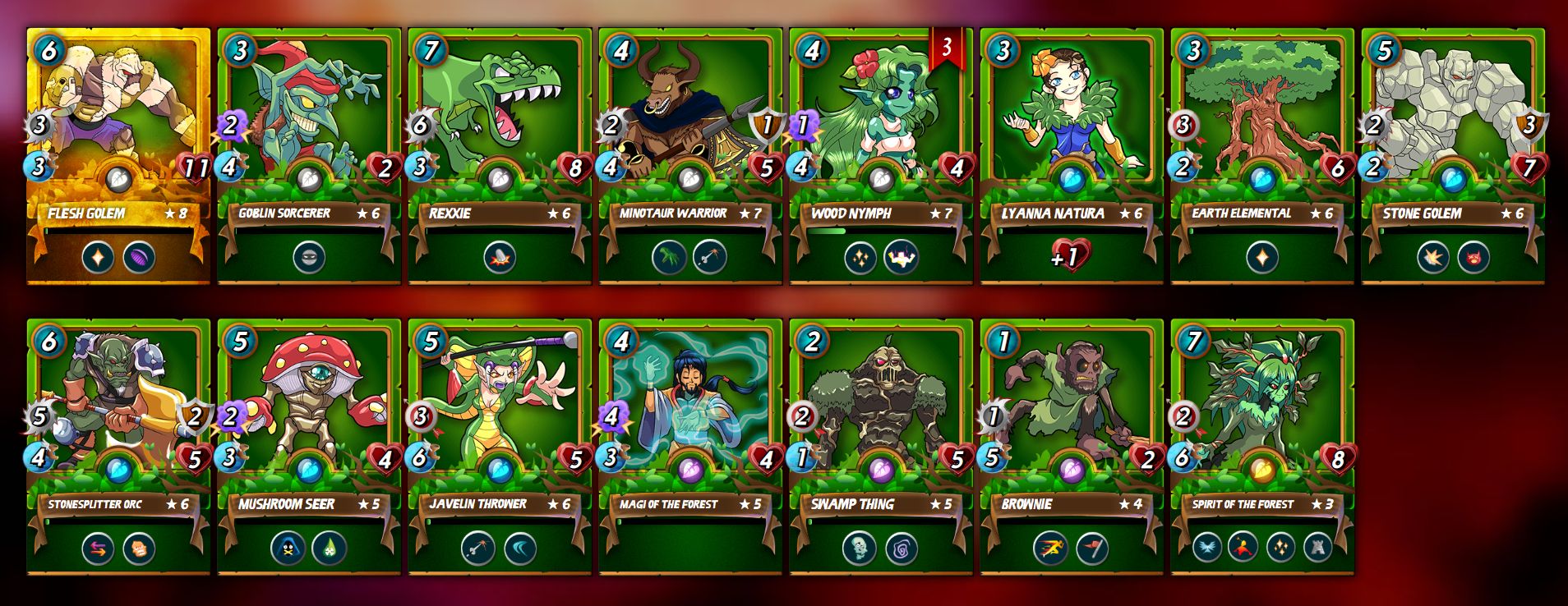
Task: Choose the Goblin Sorcerer card
Action: tap(309, 156)
